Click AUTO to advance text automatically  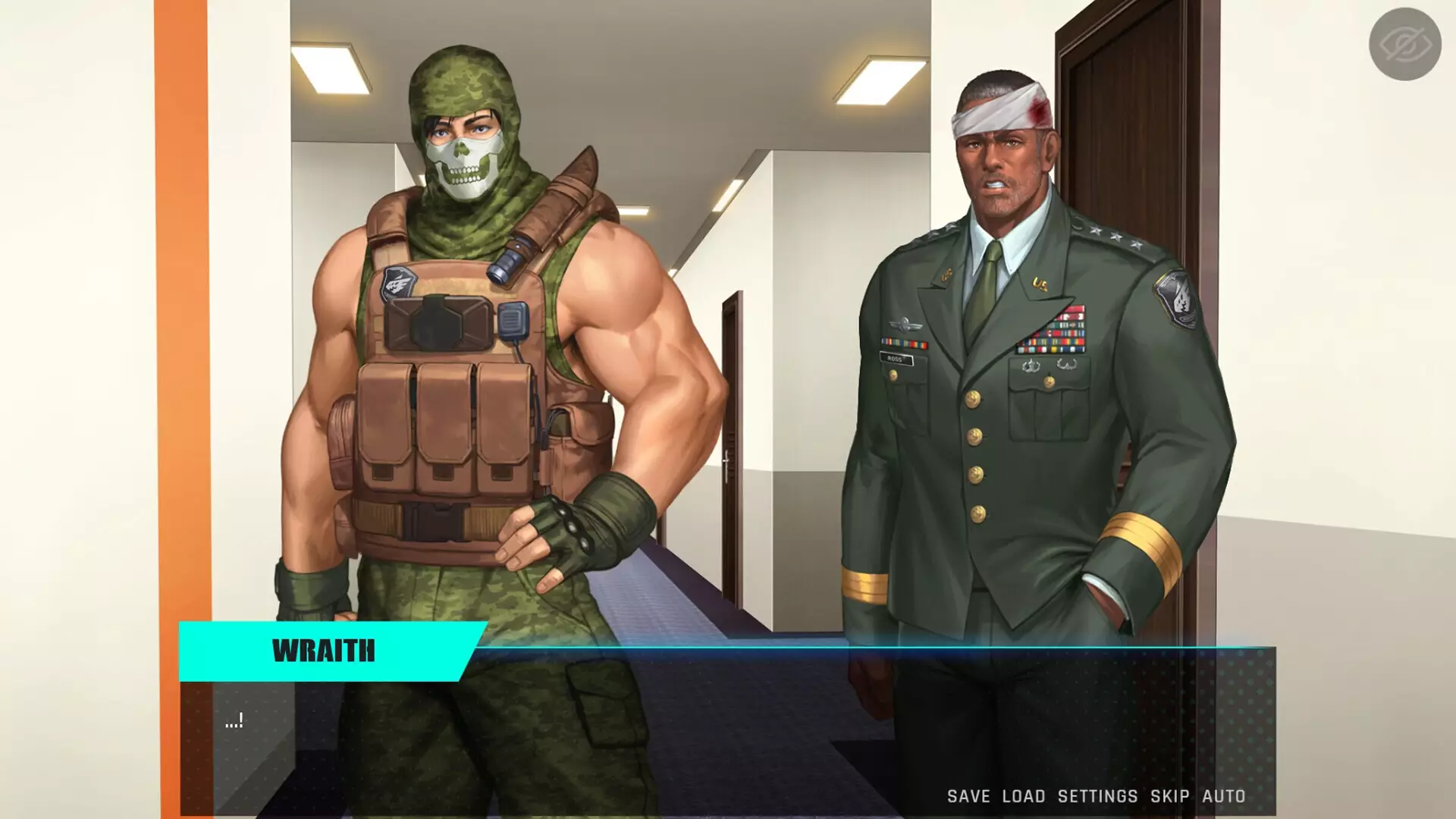[x=1223, y=796]
